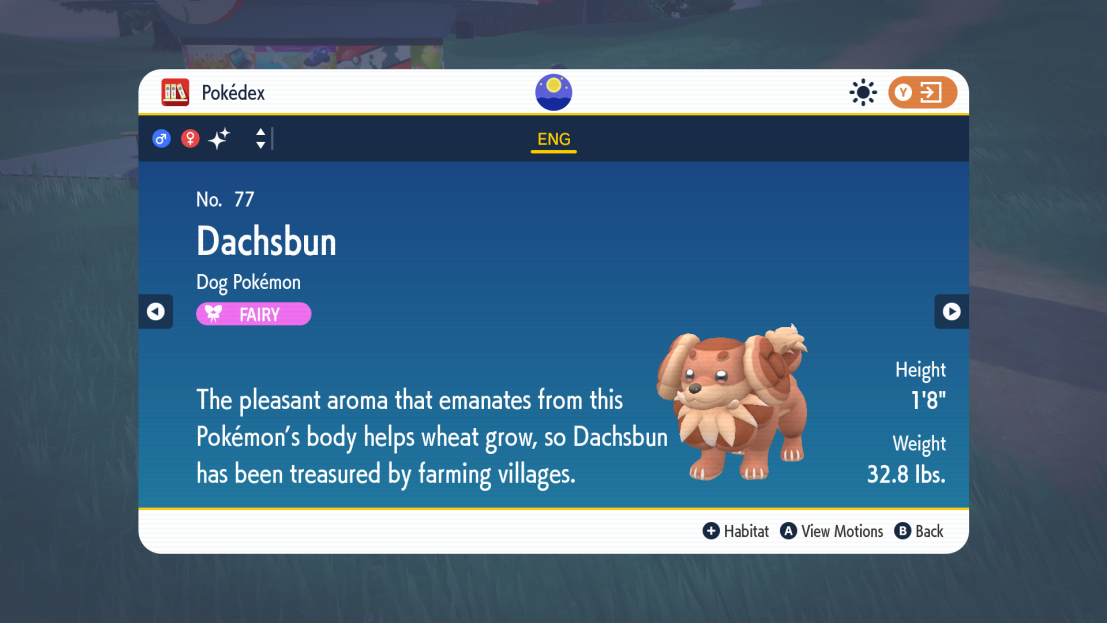Show the female form icon
This screenshot has width=1107, height=623.
190,139
